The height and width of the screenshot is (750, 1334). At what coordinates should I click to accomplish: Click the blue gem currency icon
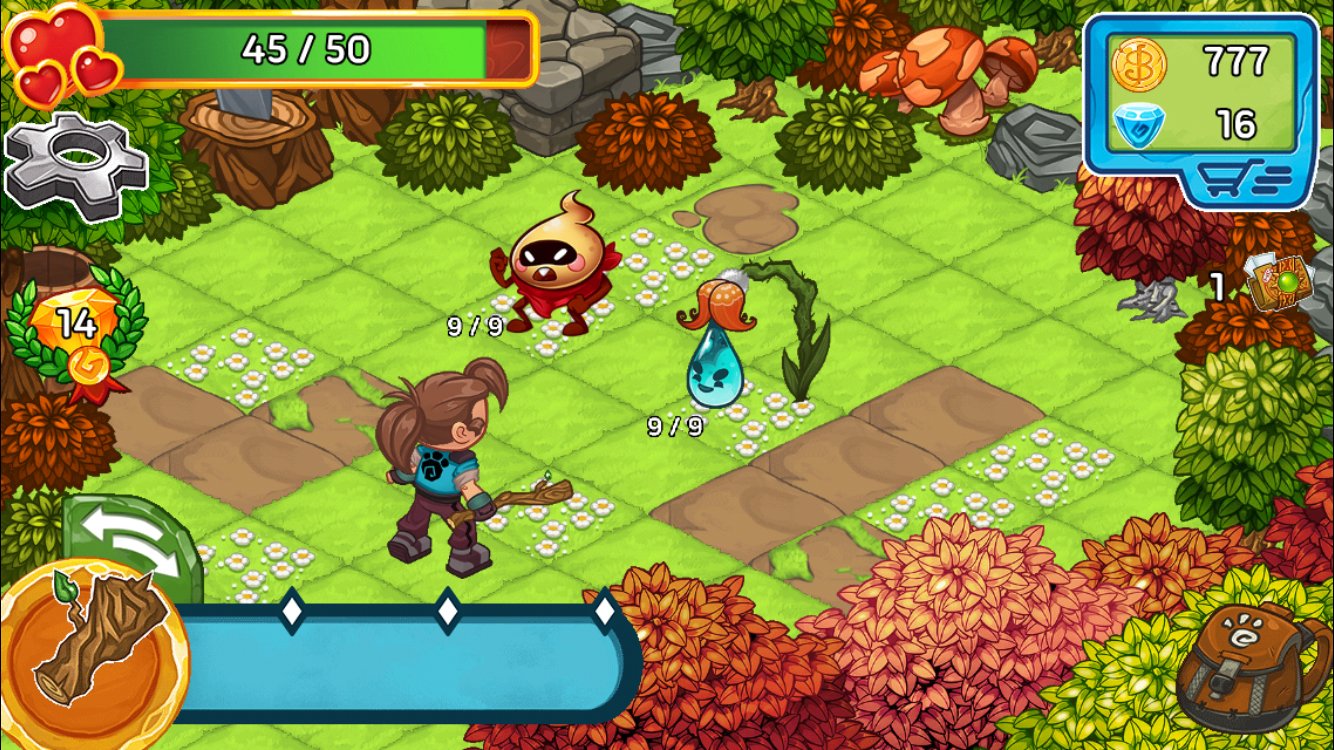(1139, 125)
